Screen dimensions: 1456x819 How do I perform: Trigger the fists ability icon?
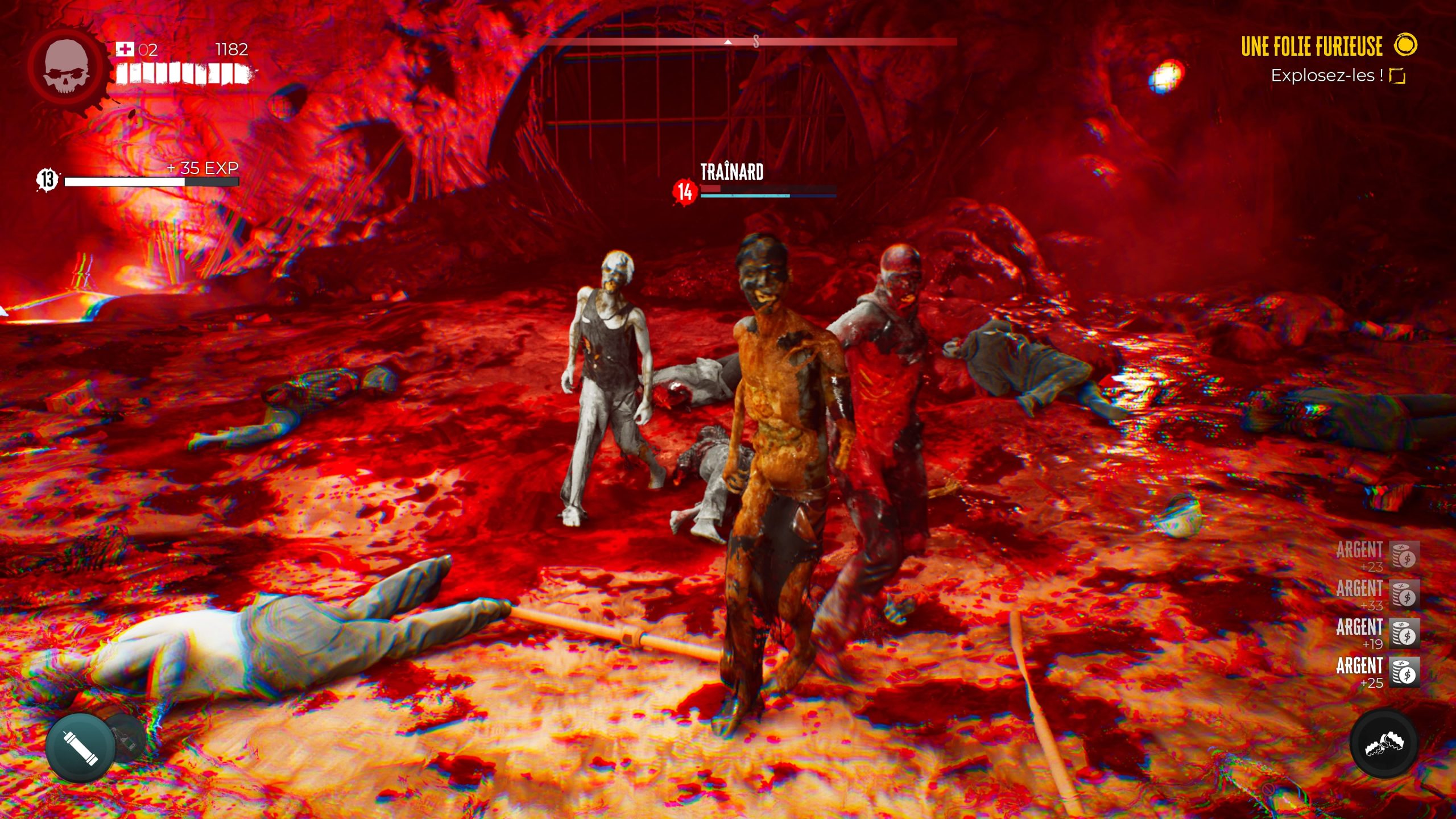coord(1384,743)
